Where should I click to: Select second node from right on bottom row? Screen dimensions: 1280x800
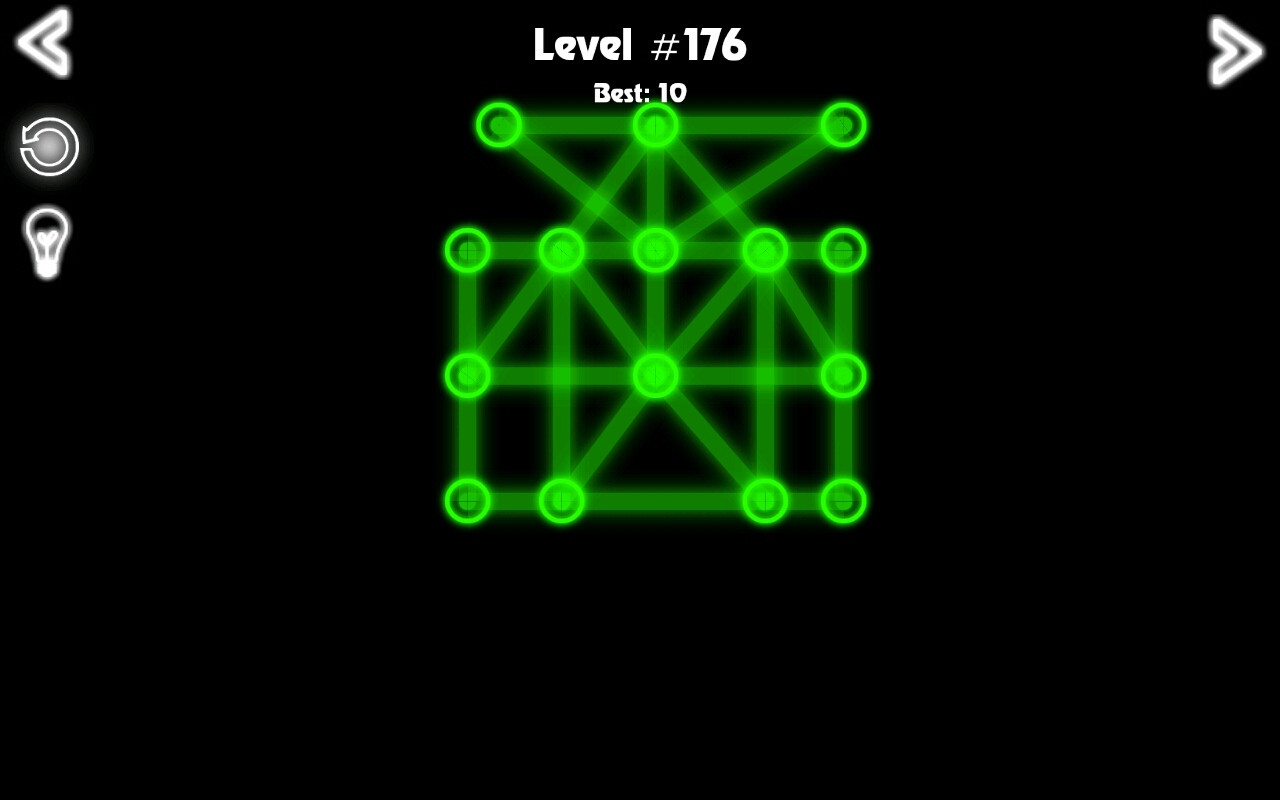765,502
